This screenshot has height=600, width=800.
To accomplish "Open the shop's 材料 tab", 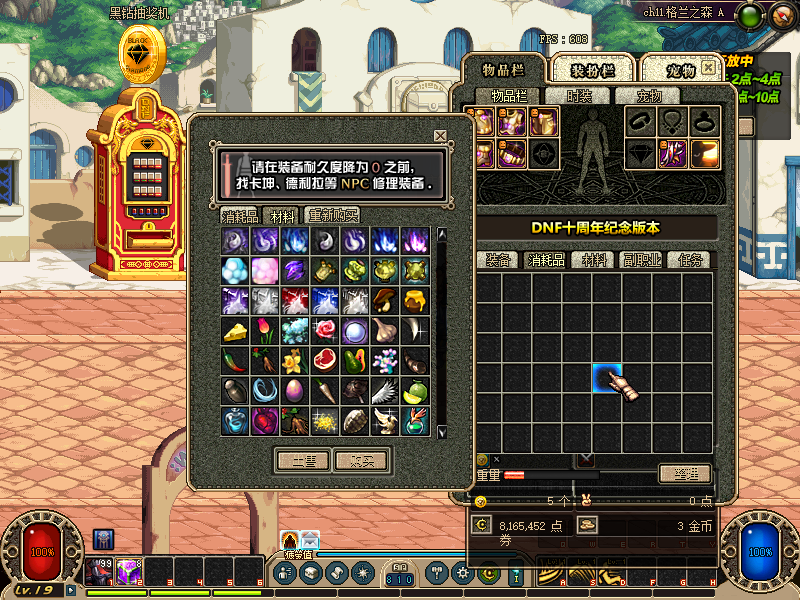I will point(284,215).
